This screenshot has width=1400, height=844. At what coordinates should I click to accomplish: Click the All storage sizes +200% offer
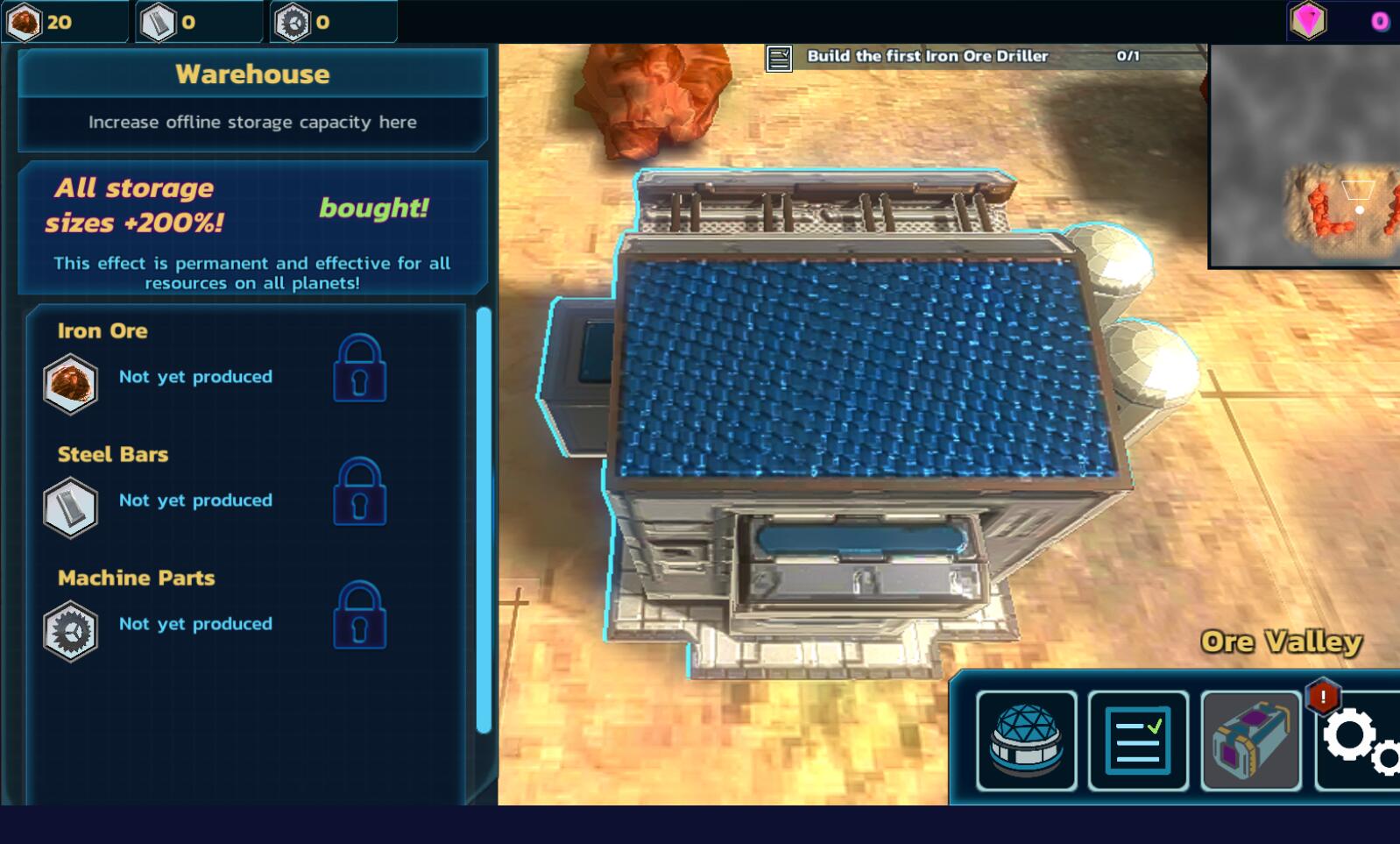(252, 228)
